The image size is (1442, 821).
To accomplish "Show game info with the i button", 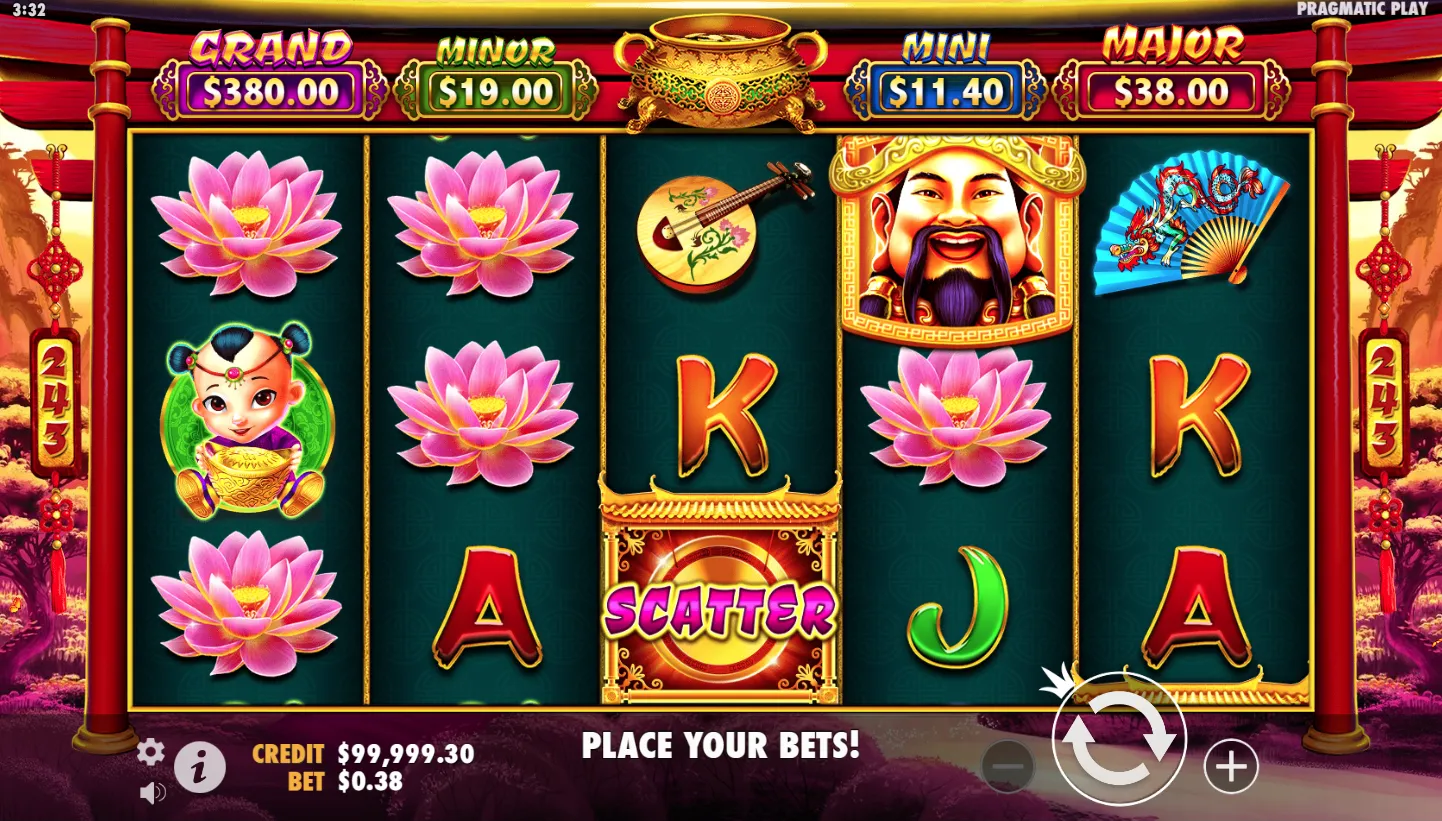I will [x=200, y=768].
